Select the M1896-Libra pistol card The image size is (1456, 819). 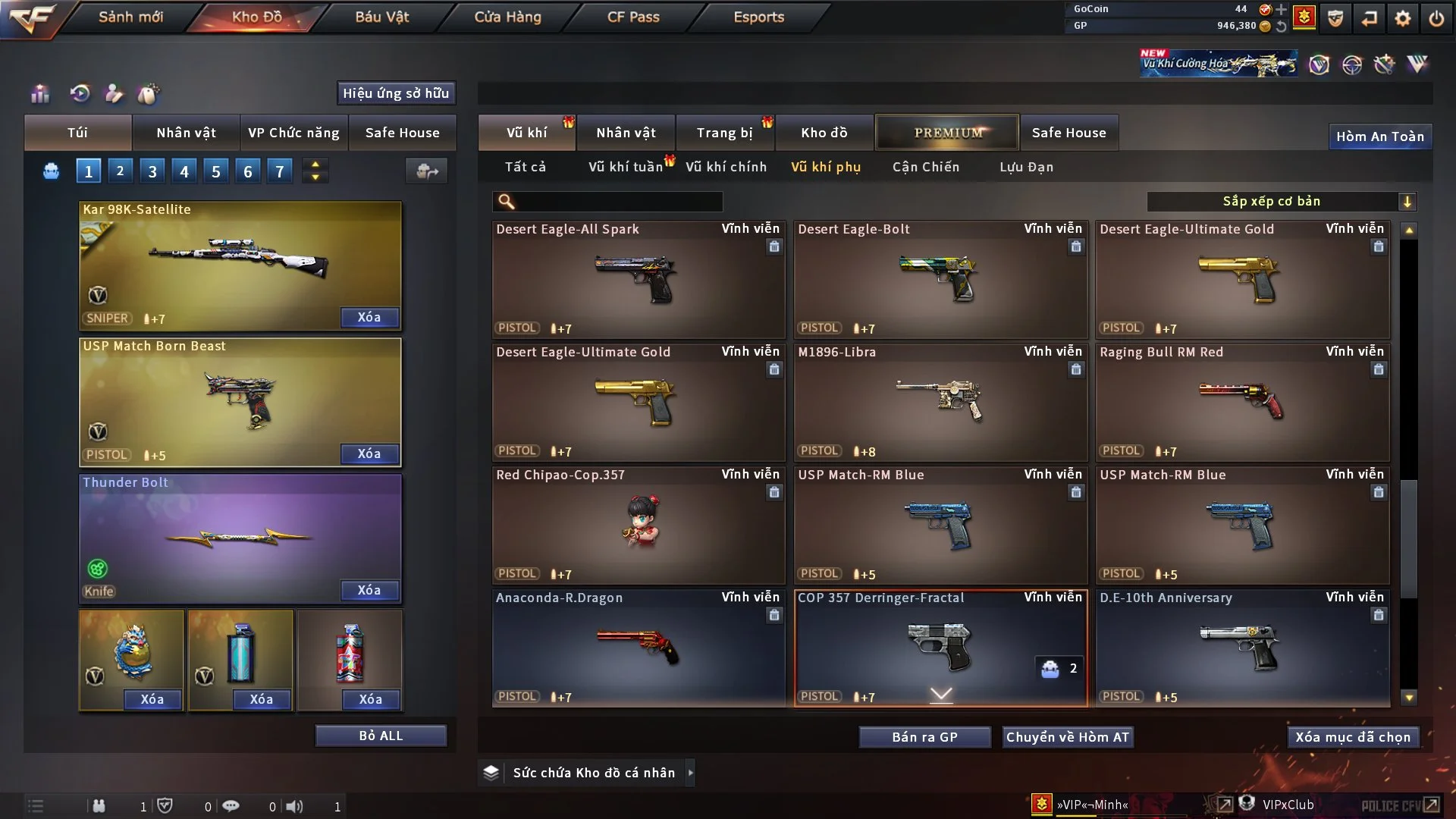click(940, 402)
